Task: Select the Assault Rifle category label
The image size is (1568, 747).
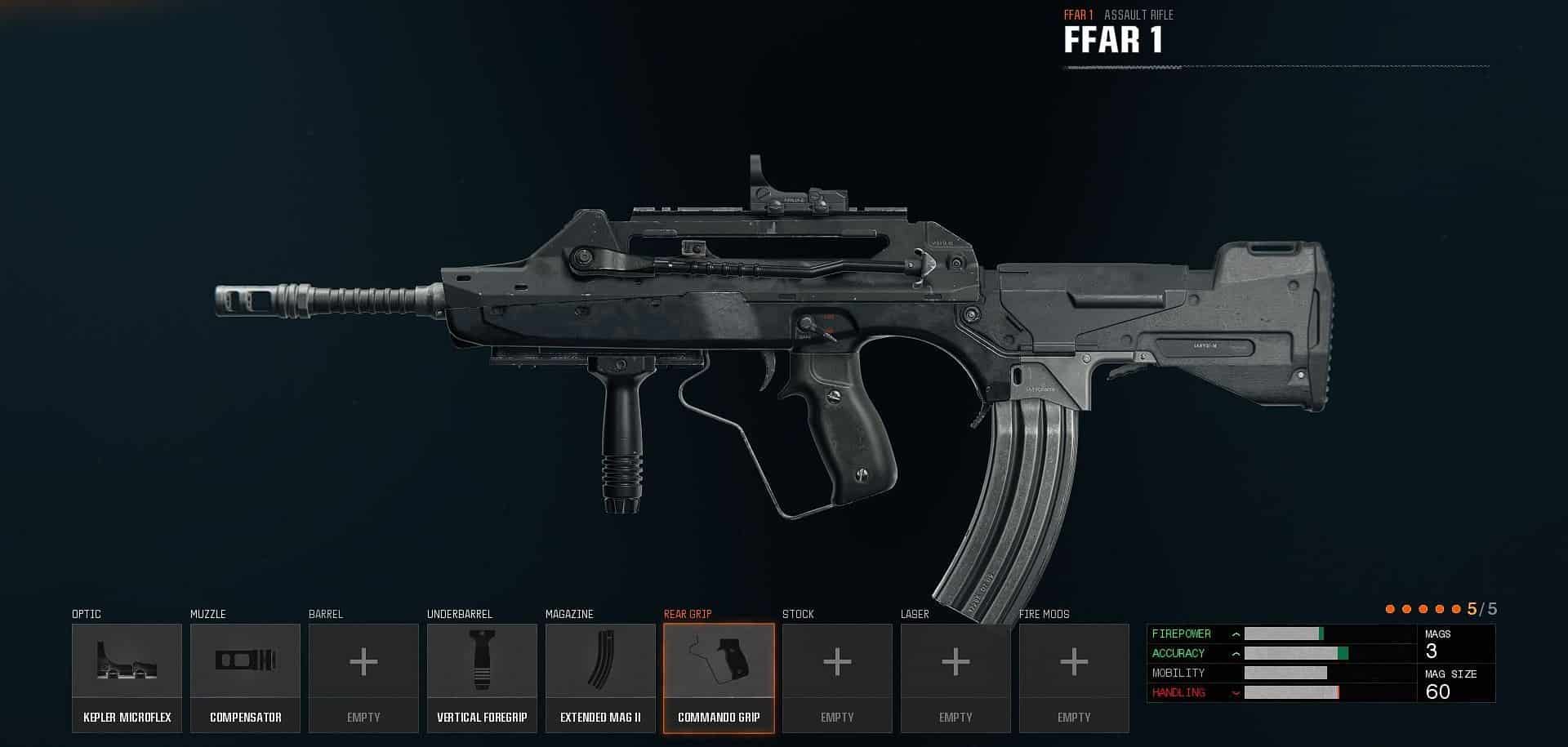Action: pos(1139,14)
